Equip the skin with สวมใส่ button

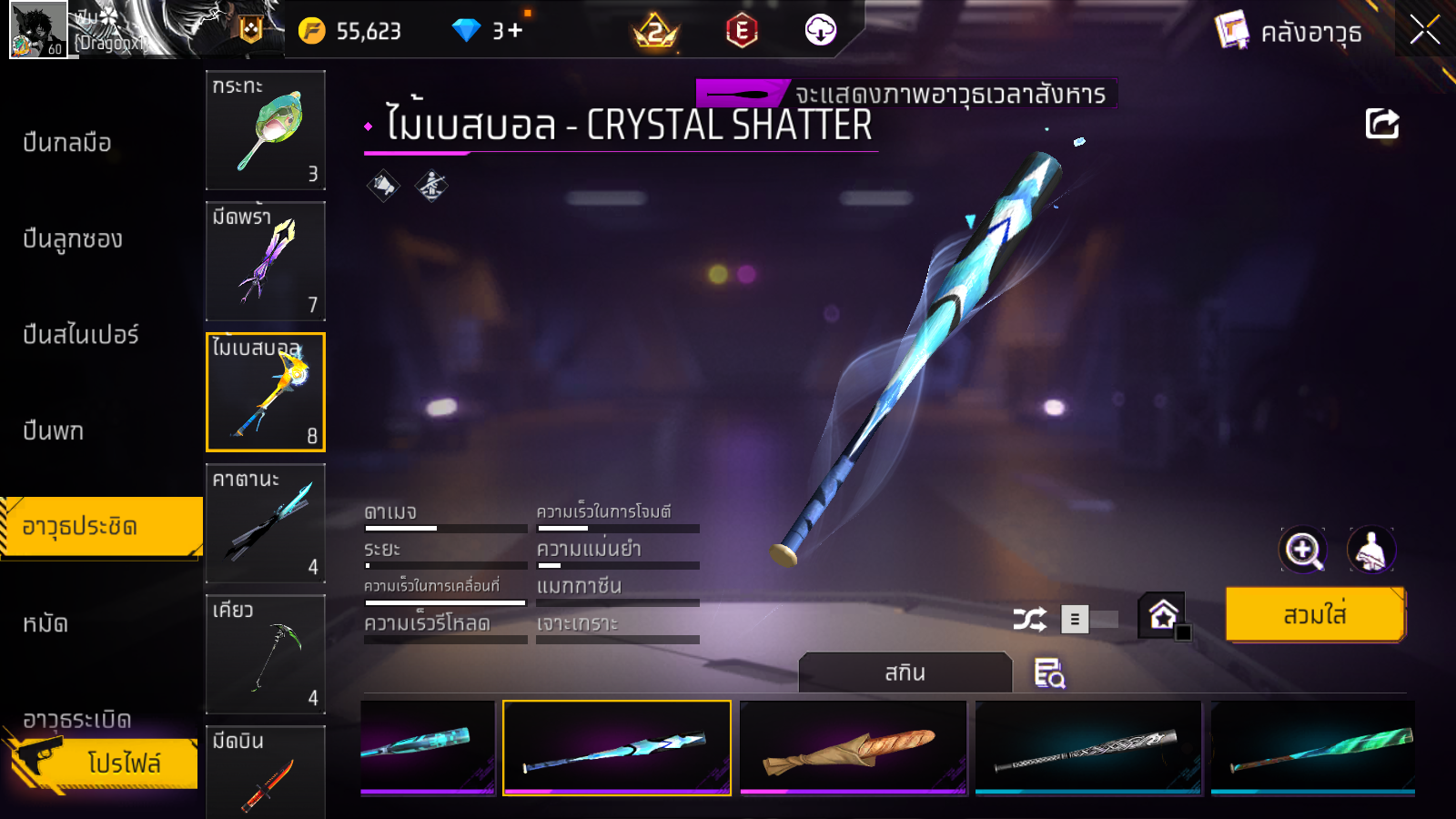(1314, 615)
